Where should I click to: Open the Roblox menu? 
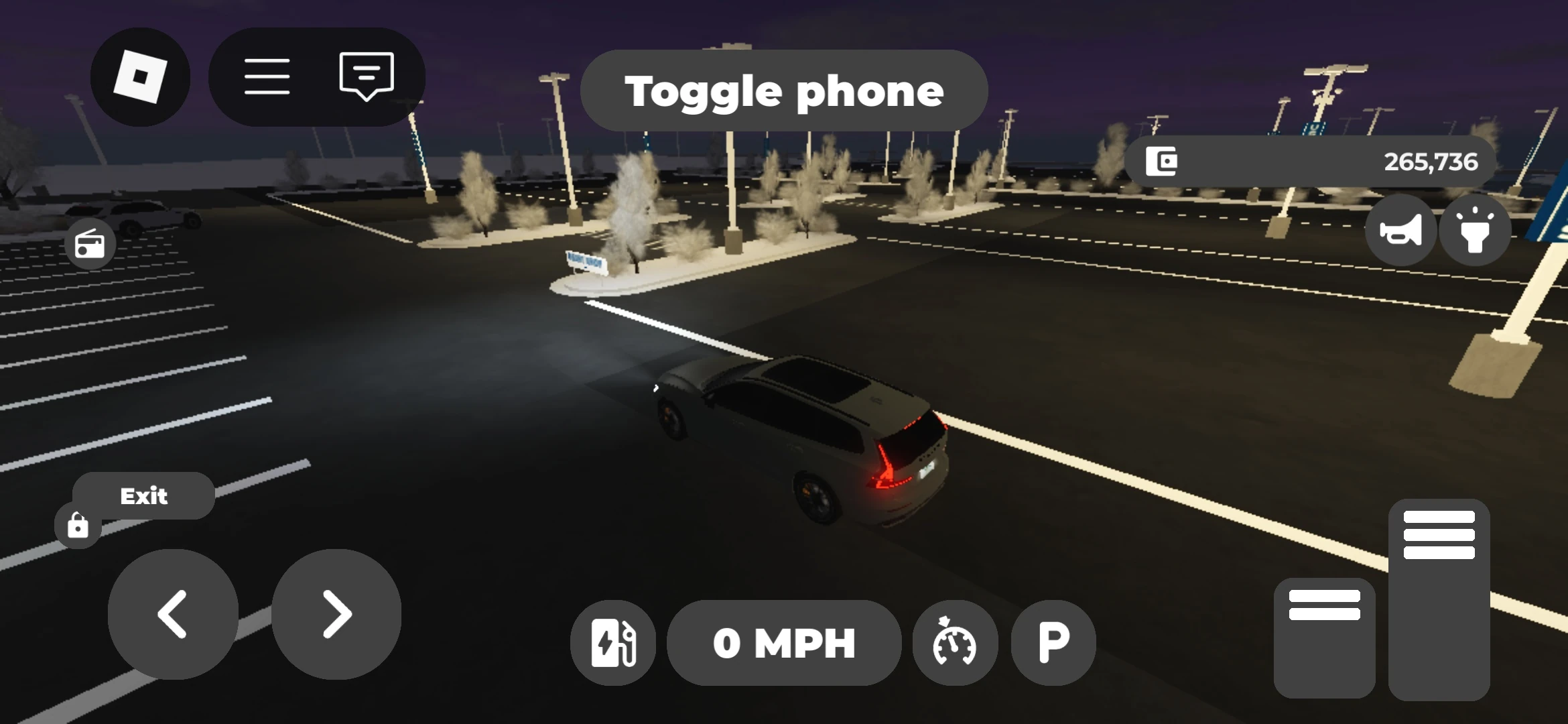pos(140,77)
